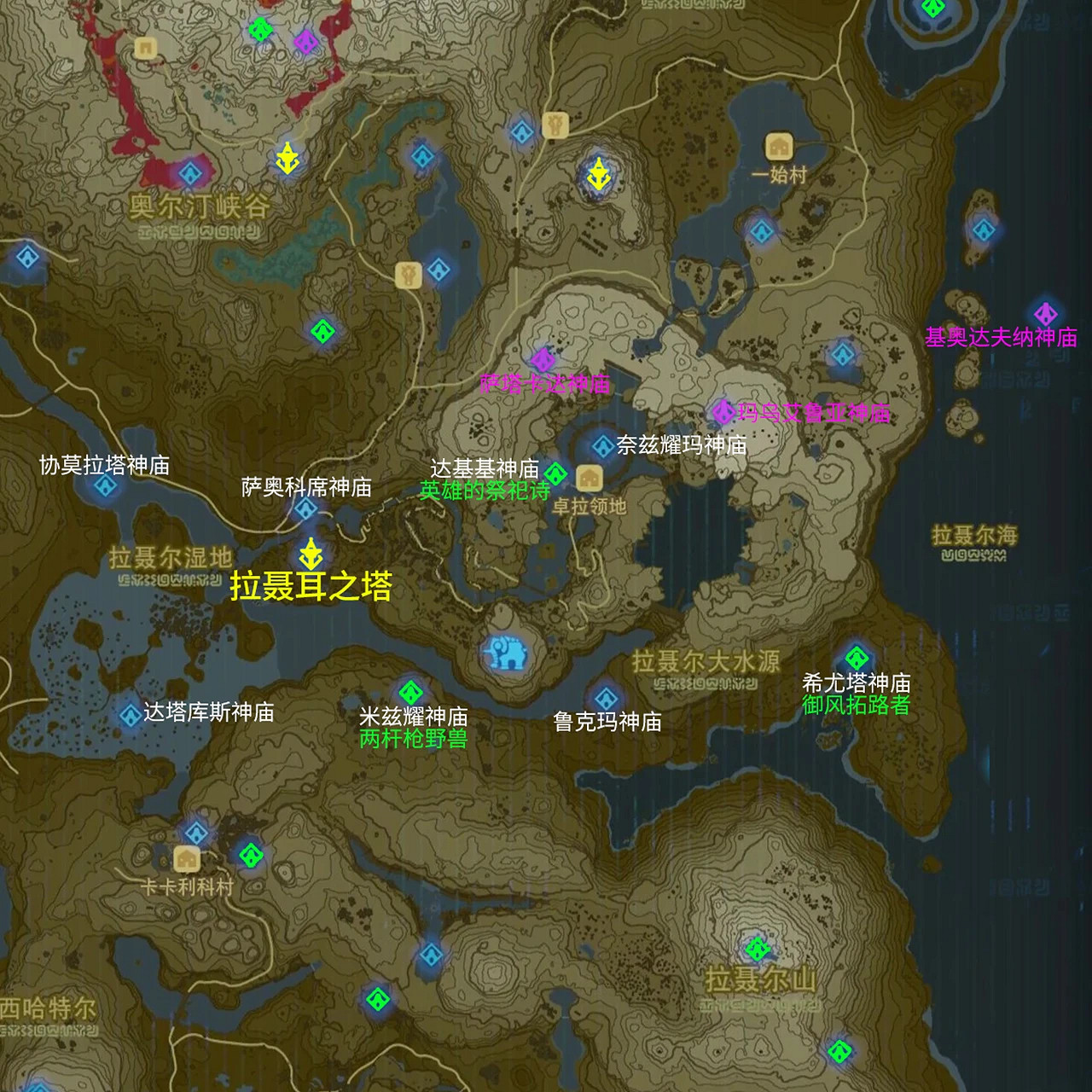
Task: Click the magenta 玛乌艾鲁亚神庙 shrine icon
Action: click(723, 413)
